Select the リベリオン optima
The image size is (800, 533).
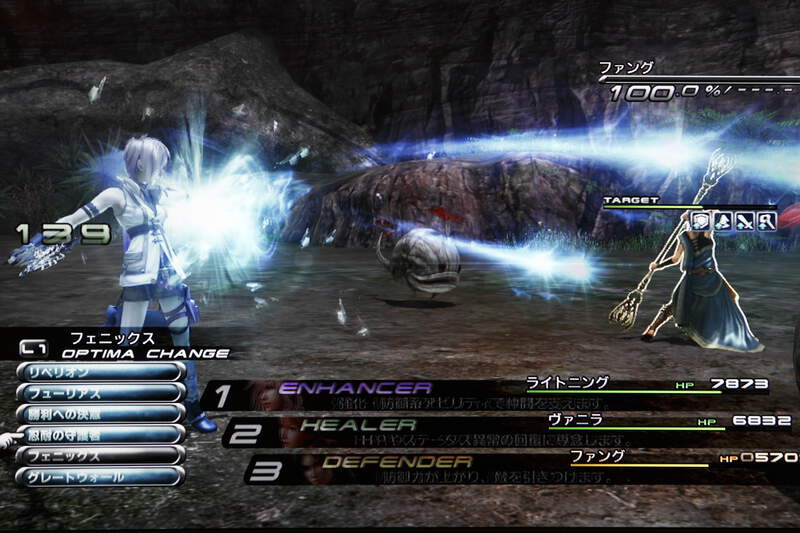tap(100, 371)
